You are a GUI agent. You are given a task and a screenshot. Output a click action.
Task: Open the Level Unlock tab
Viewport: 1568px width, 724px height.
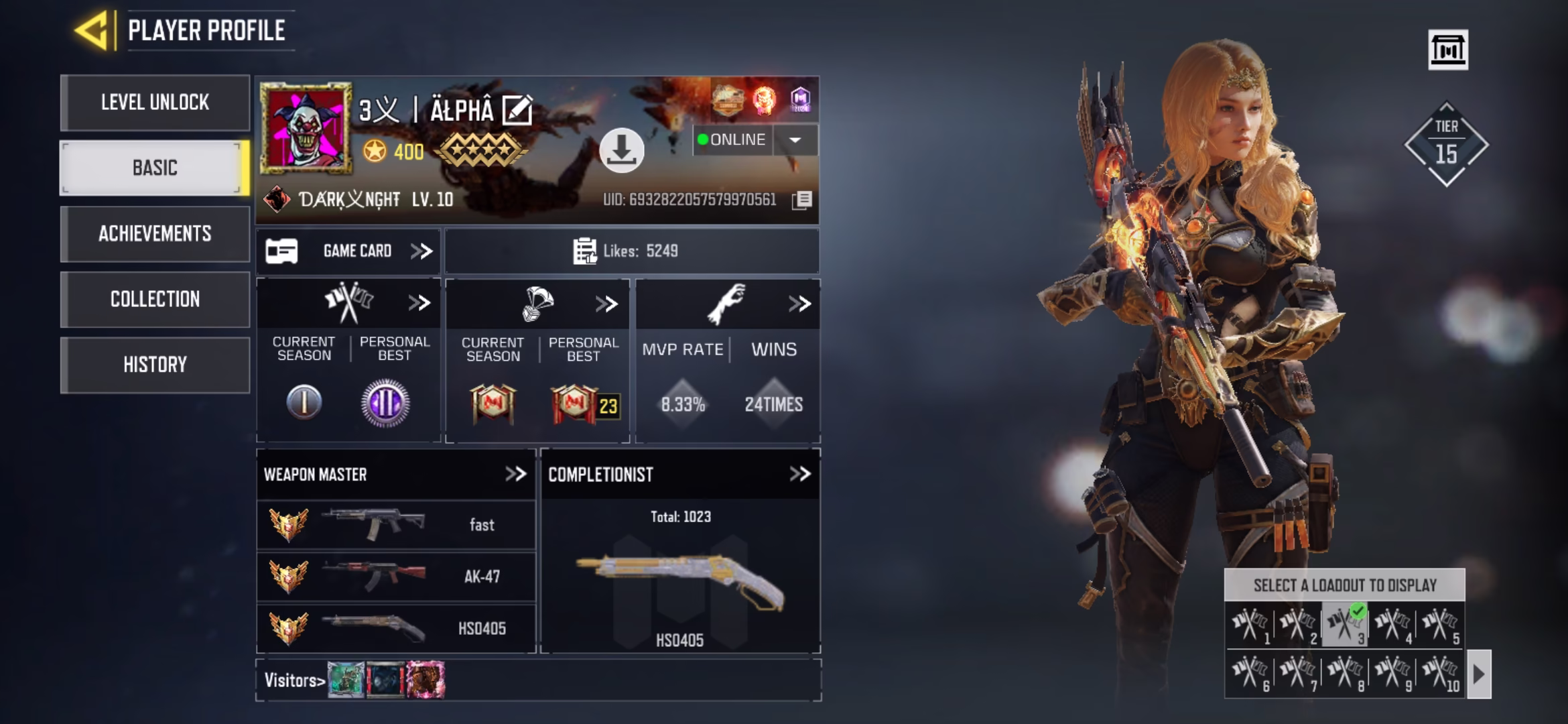click(x=155, y=103)
